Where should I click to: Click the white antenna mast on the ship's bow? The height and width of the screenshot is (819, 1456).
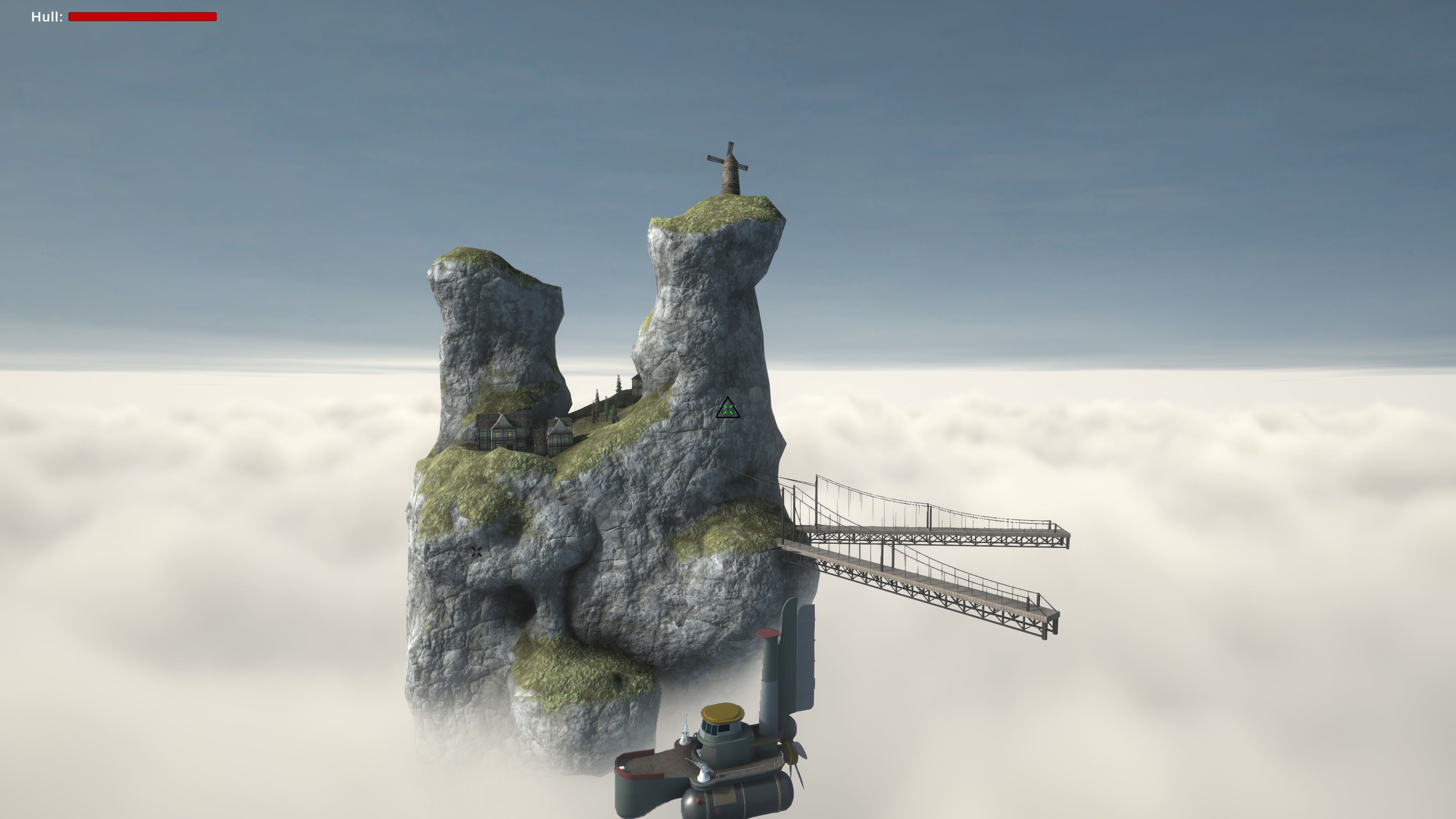coord(686,732)
